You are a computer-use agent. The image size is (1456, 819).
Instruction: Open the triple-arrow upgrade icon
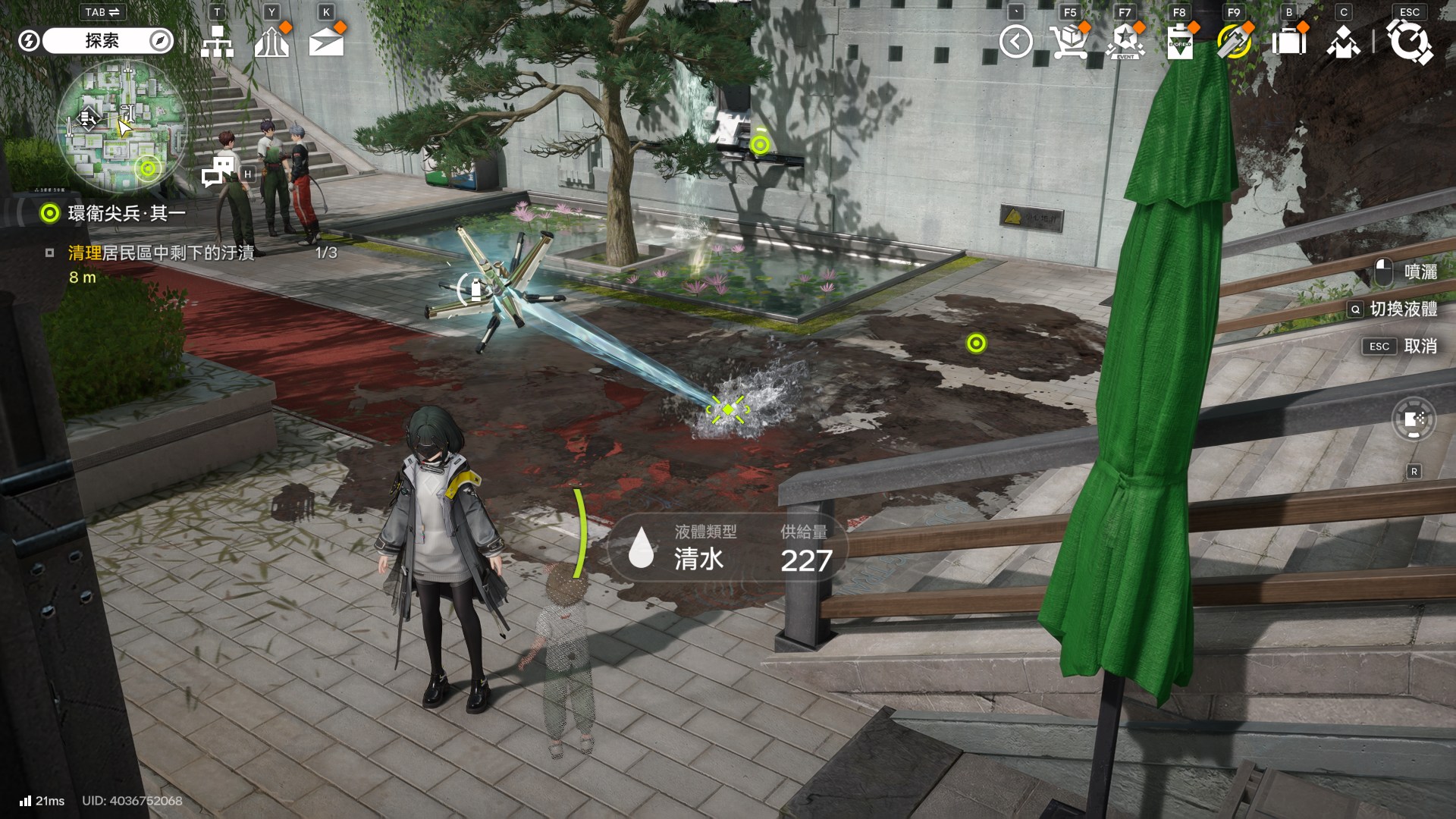click(x=271, y=42)
